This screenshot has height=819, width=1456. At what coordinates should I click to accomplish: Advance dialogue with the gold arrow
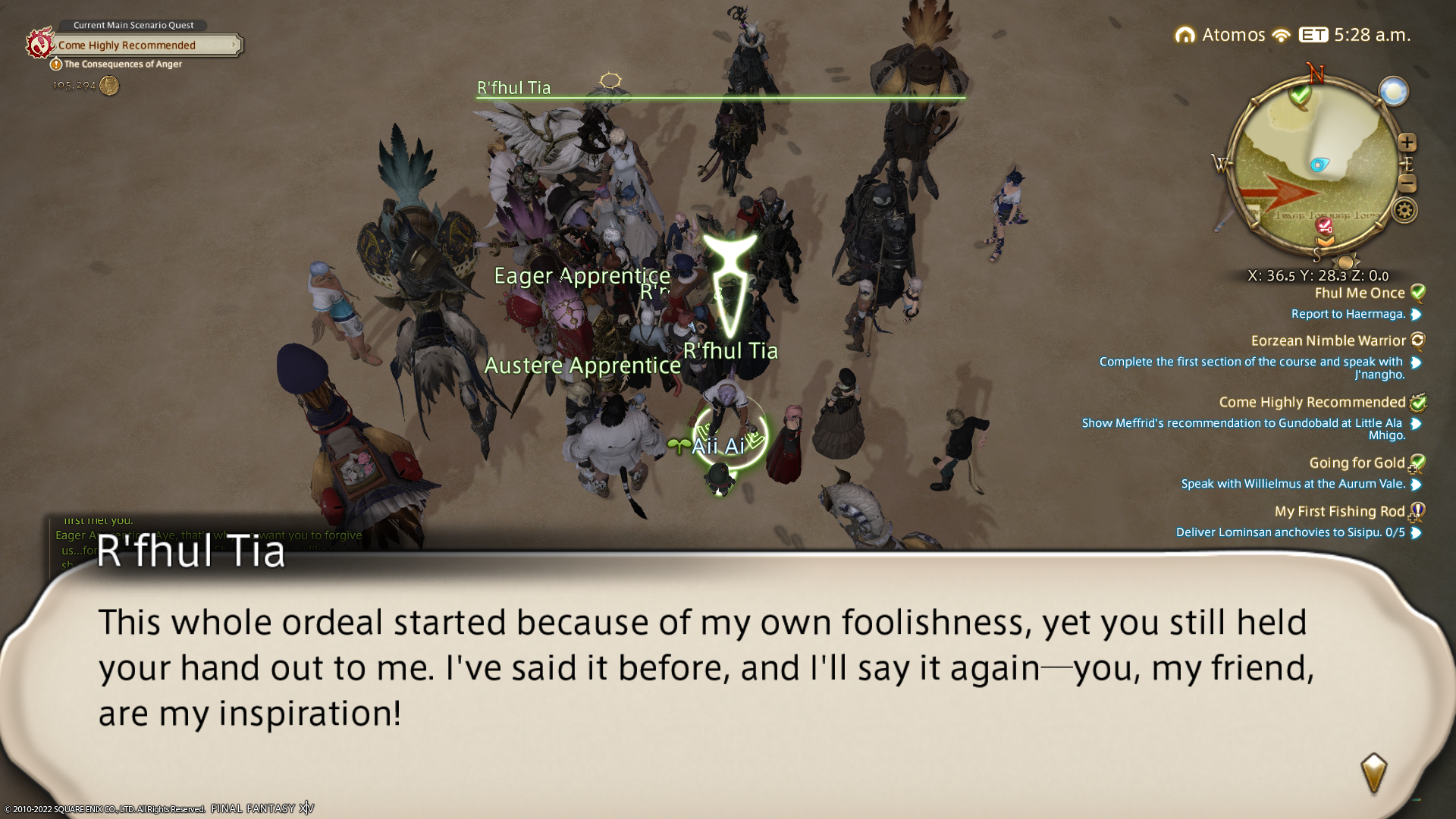pos(1373,772)
